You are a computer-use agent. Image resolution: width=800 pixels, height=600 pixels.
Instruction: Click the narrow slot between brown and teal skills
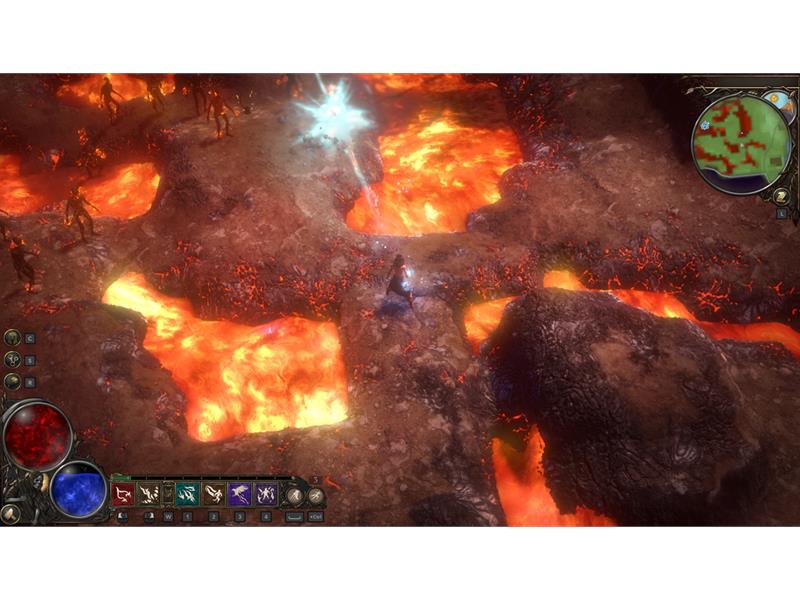tap(168, 494)
